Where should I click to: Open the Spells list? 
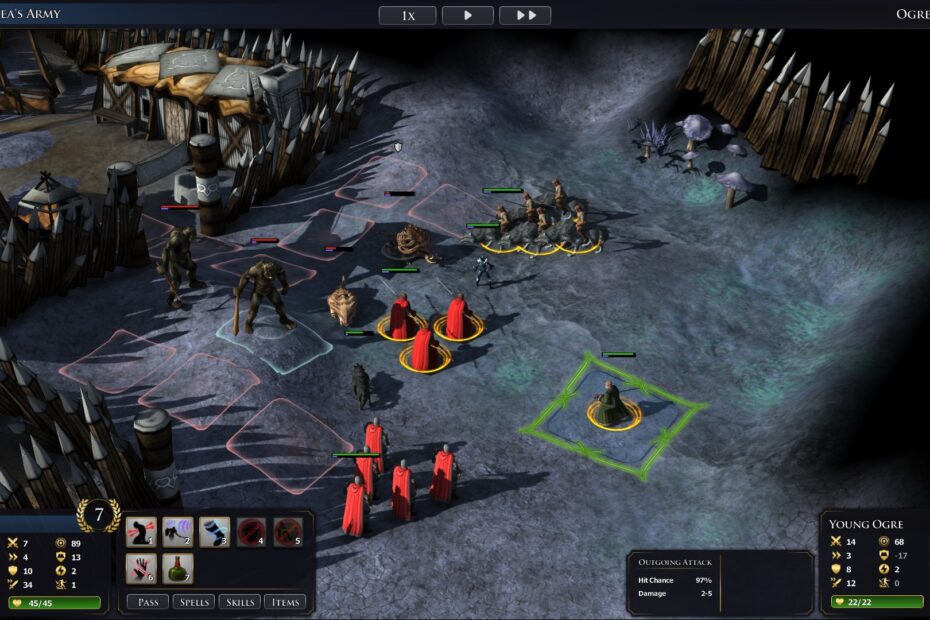tap(193, 602)
